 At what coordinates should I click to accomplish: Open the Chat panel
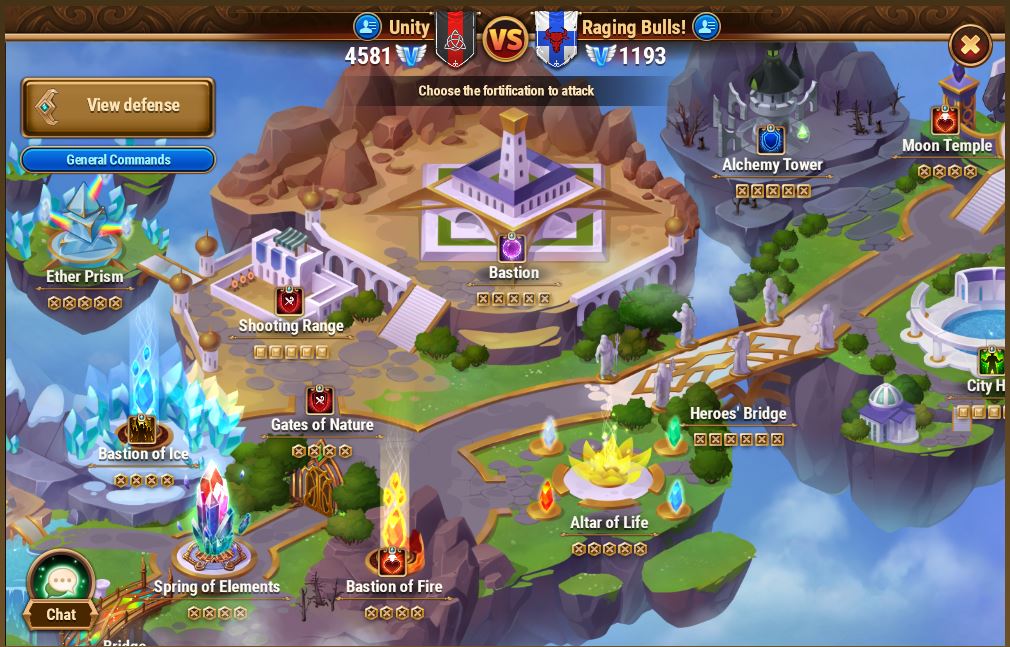[x=61, y=591]
